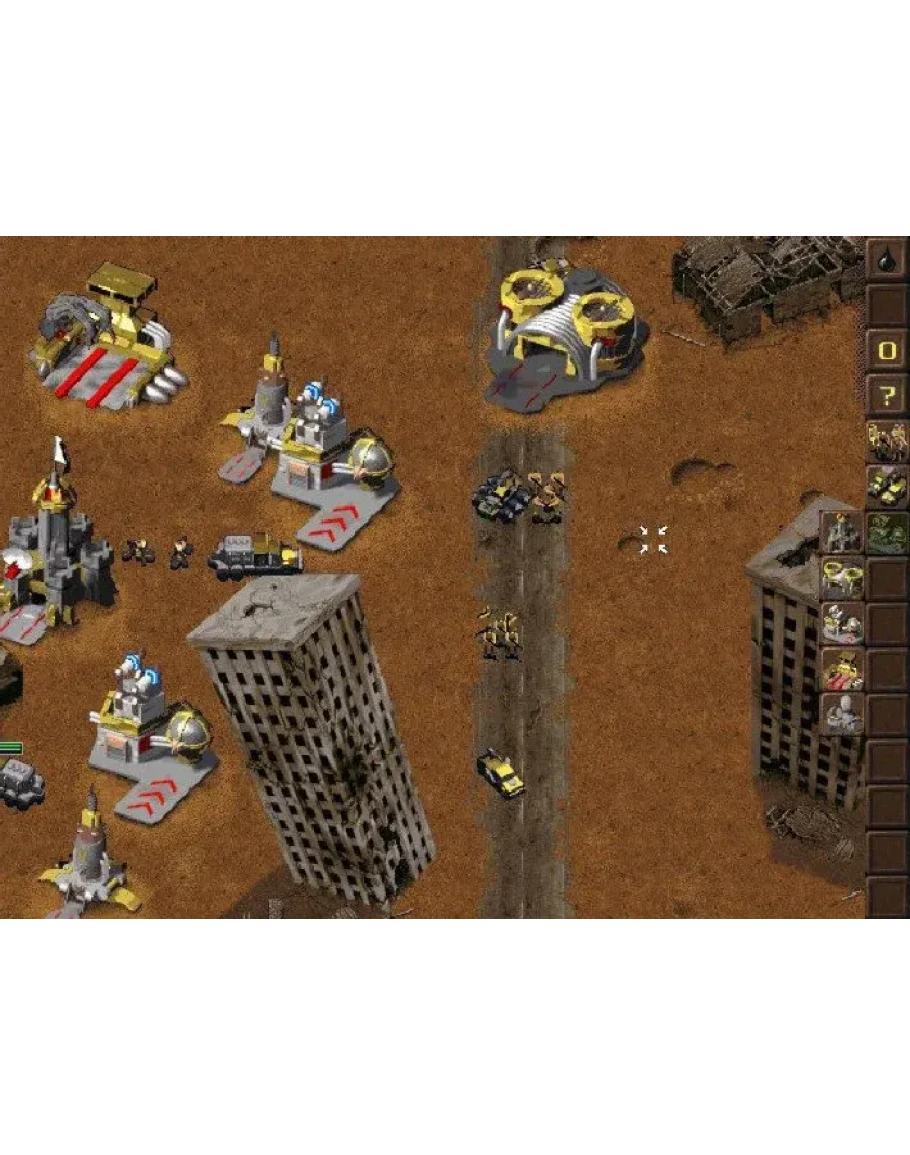Open the options button marked O
Screen dimensions: 910x1155
(x=887, y=351)
